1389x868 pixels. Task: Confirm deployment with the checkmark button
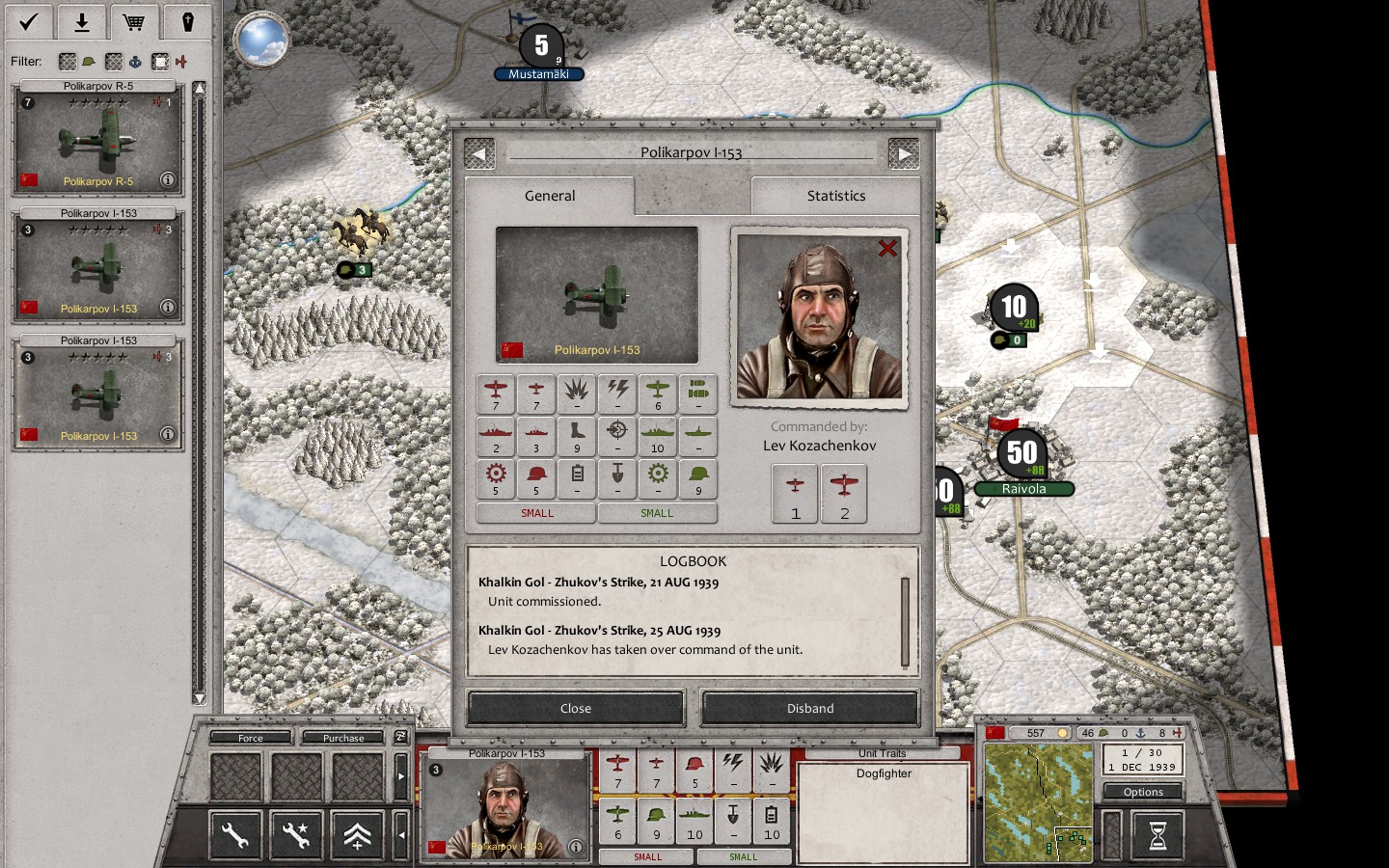[x=29, y=21]
